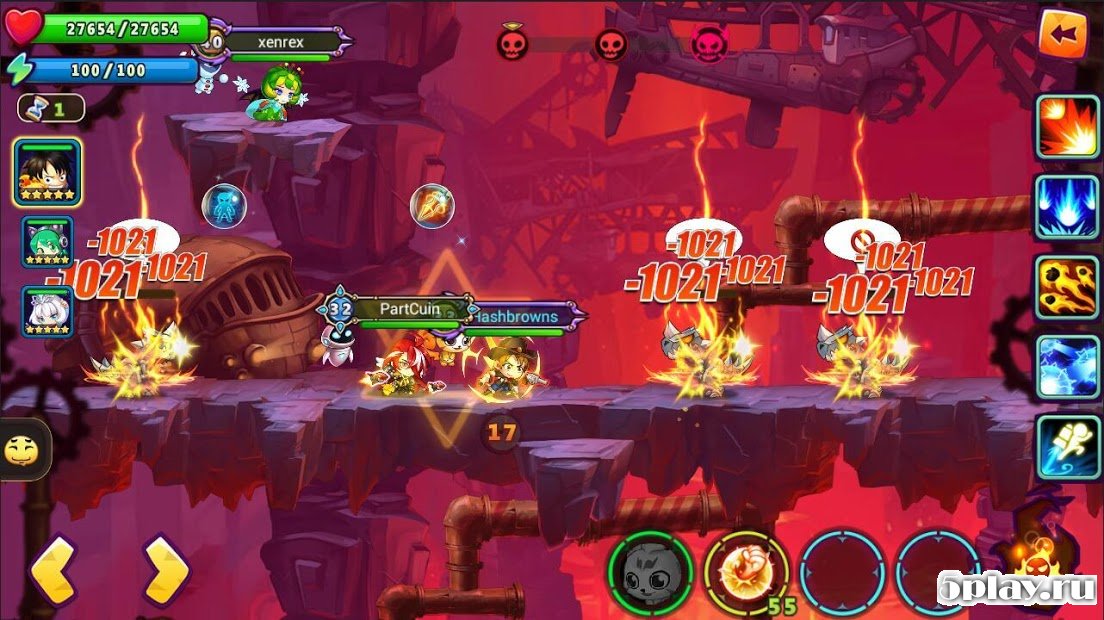Trigger the blue lightning storm skill

1067,367
